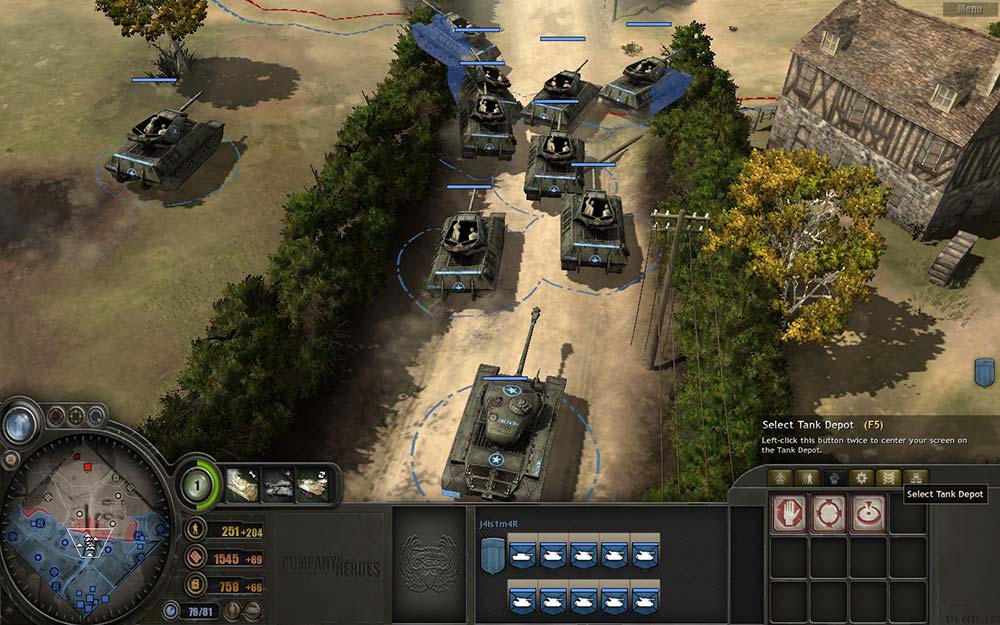The height and width of the screenshot is (625, 1000).
Task: Click the blue shield event icon at right edge
Action: [x=983, y=373]
